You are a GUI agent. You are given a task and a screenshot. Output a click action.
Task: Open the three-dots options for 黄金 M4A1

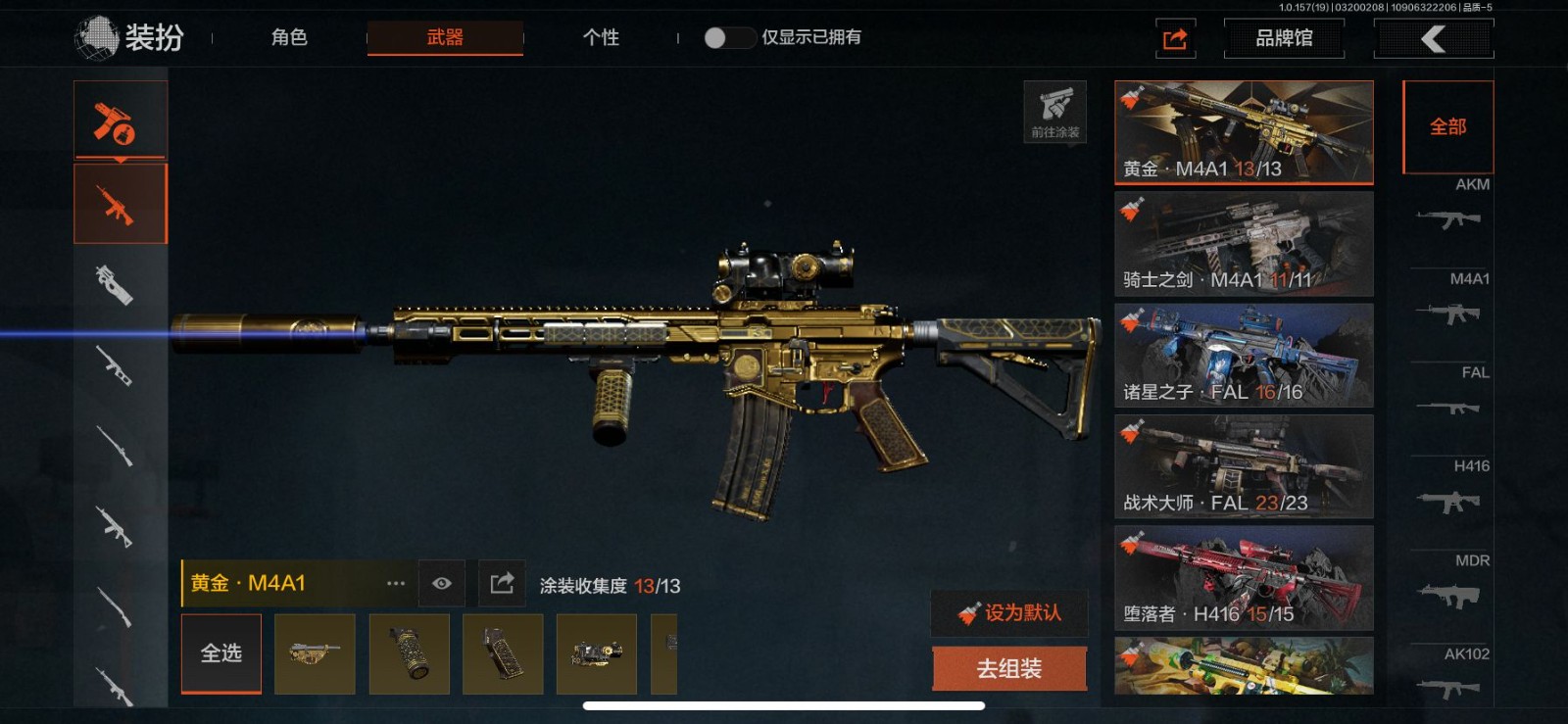click(x=396, y=584)
